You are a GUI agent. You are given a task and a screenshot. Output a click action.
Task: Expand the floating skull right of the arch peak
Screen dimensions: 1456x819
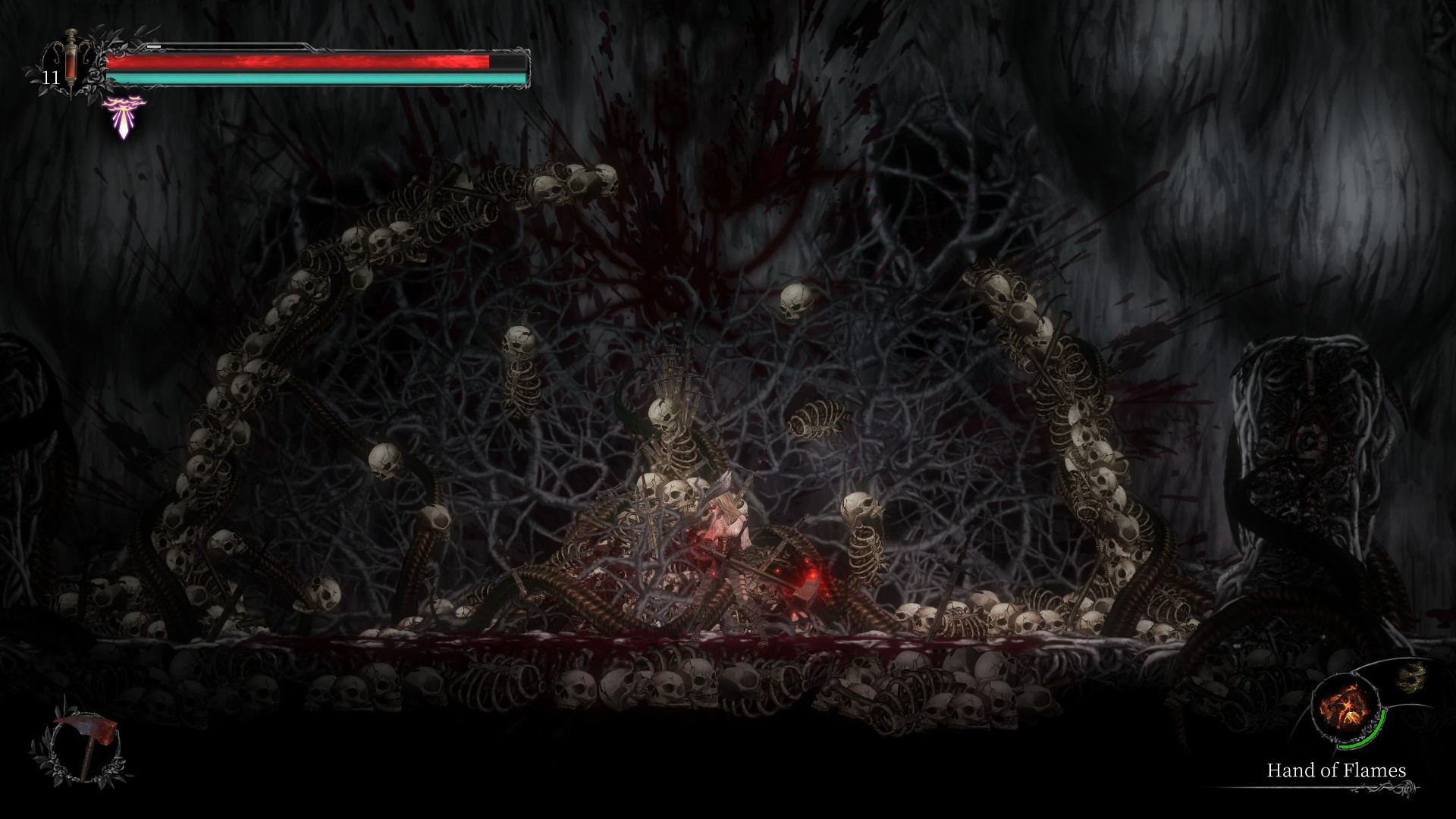click(794, 300)
